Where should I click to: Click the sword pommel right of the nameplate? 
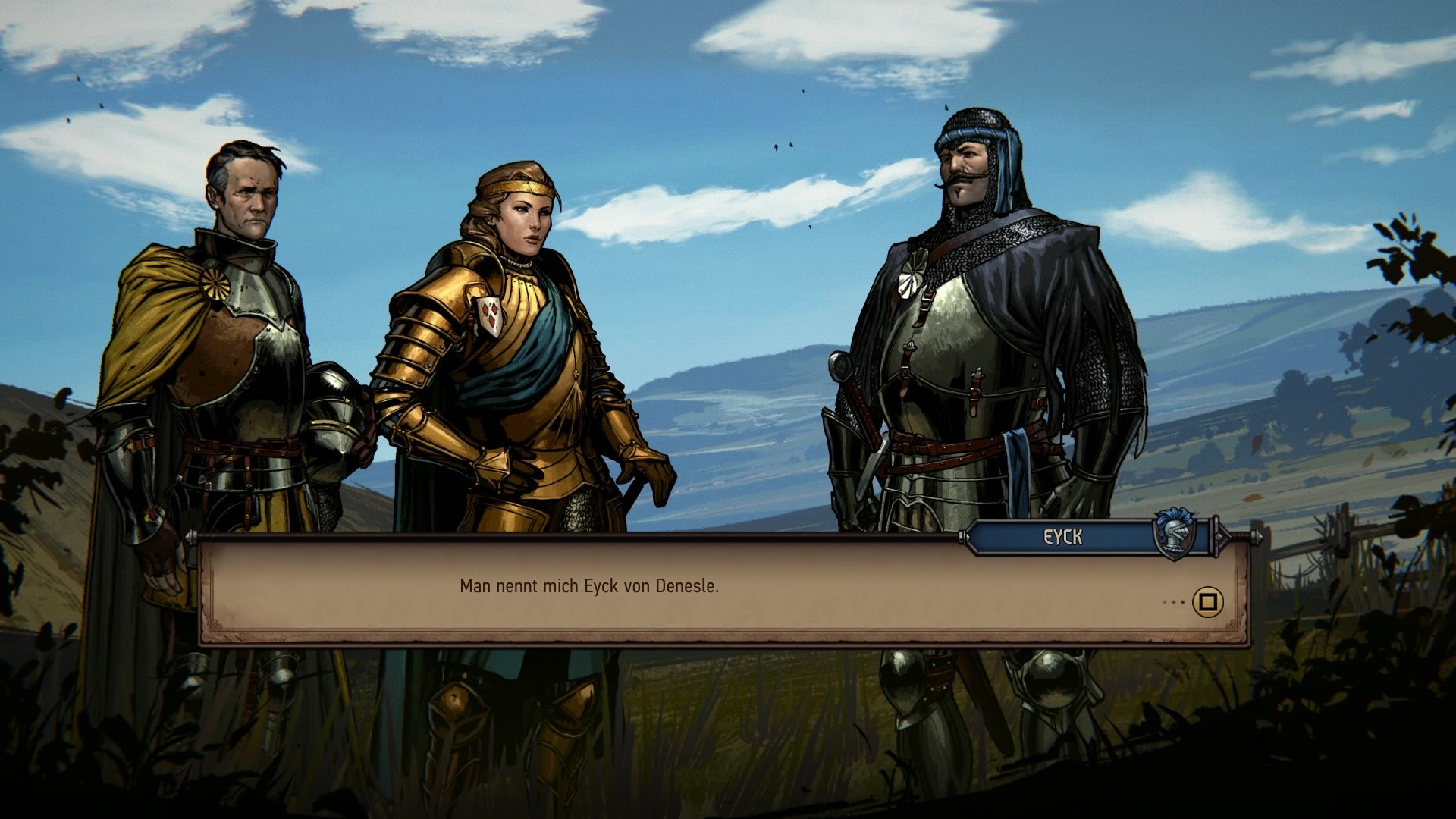click(x=1256, y=536)
